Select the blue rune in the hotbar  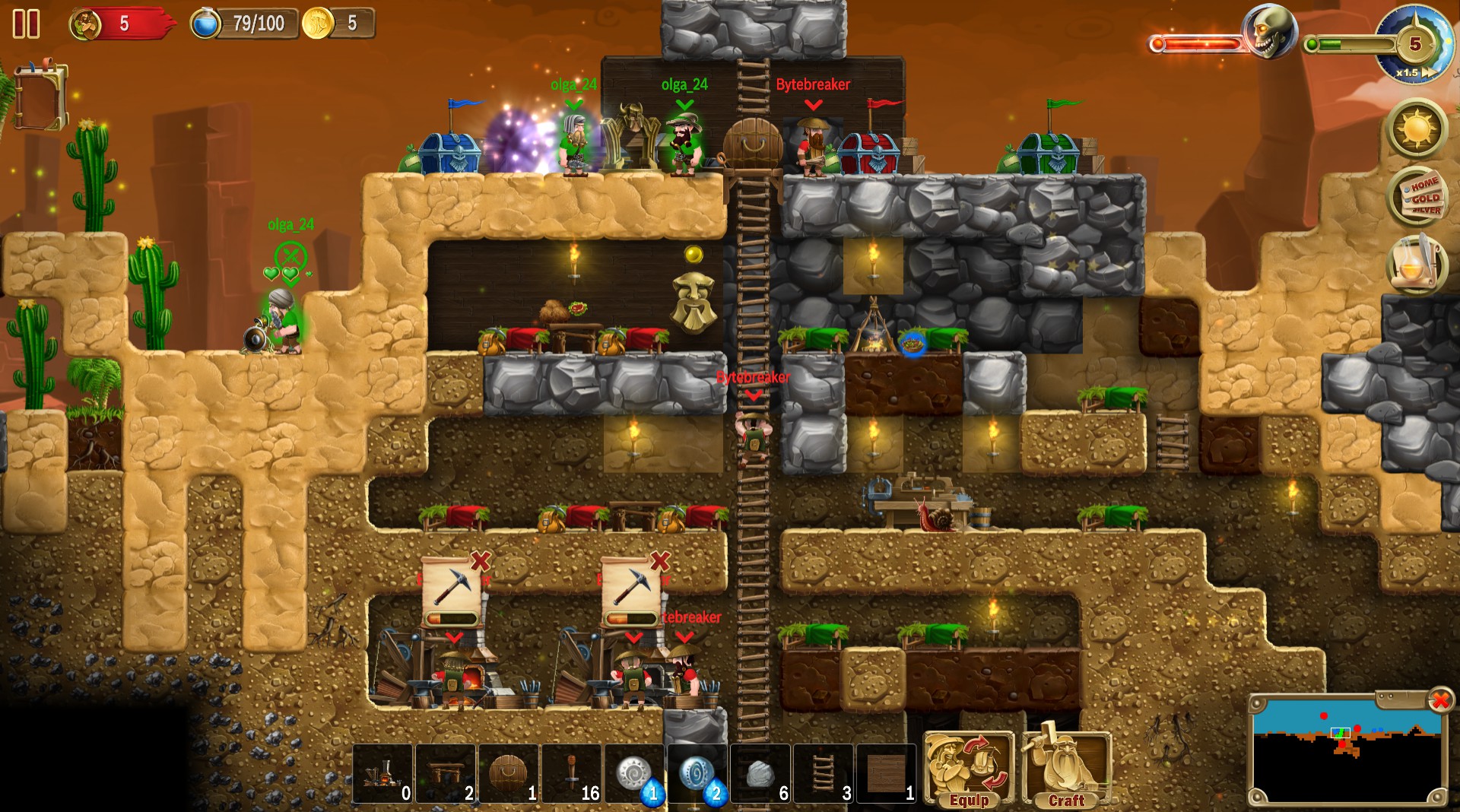click(697, 772)
